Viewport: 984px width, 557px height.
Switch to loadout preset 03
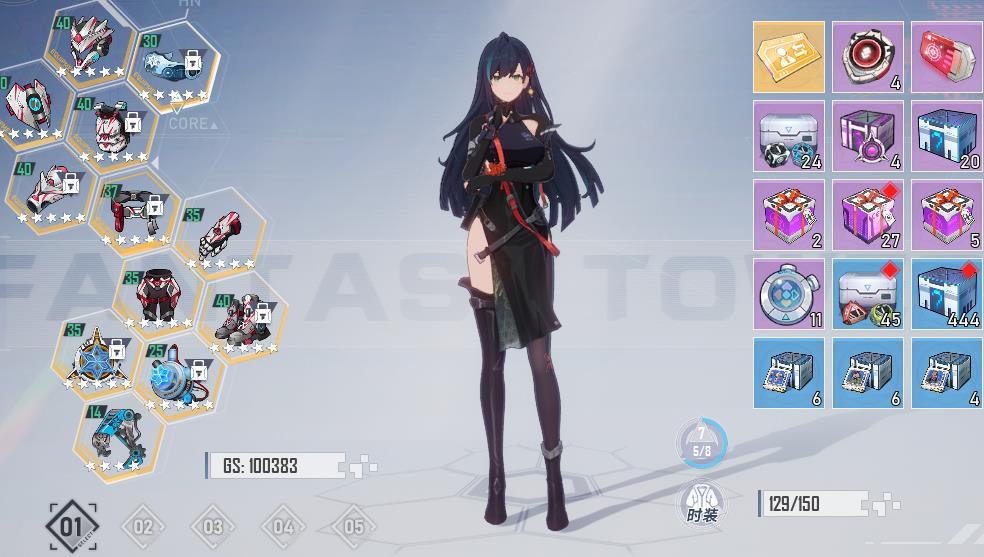tap(213, 527)
